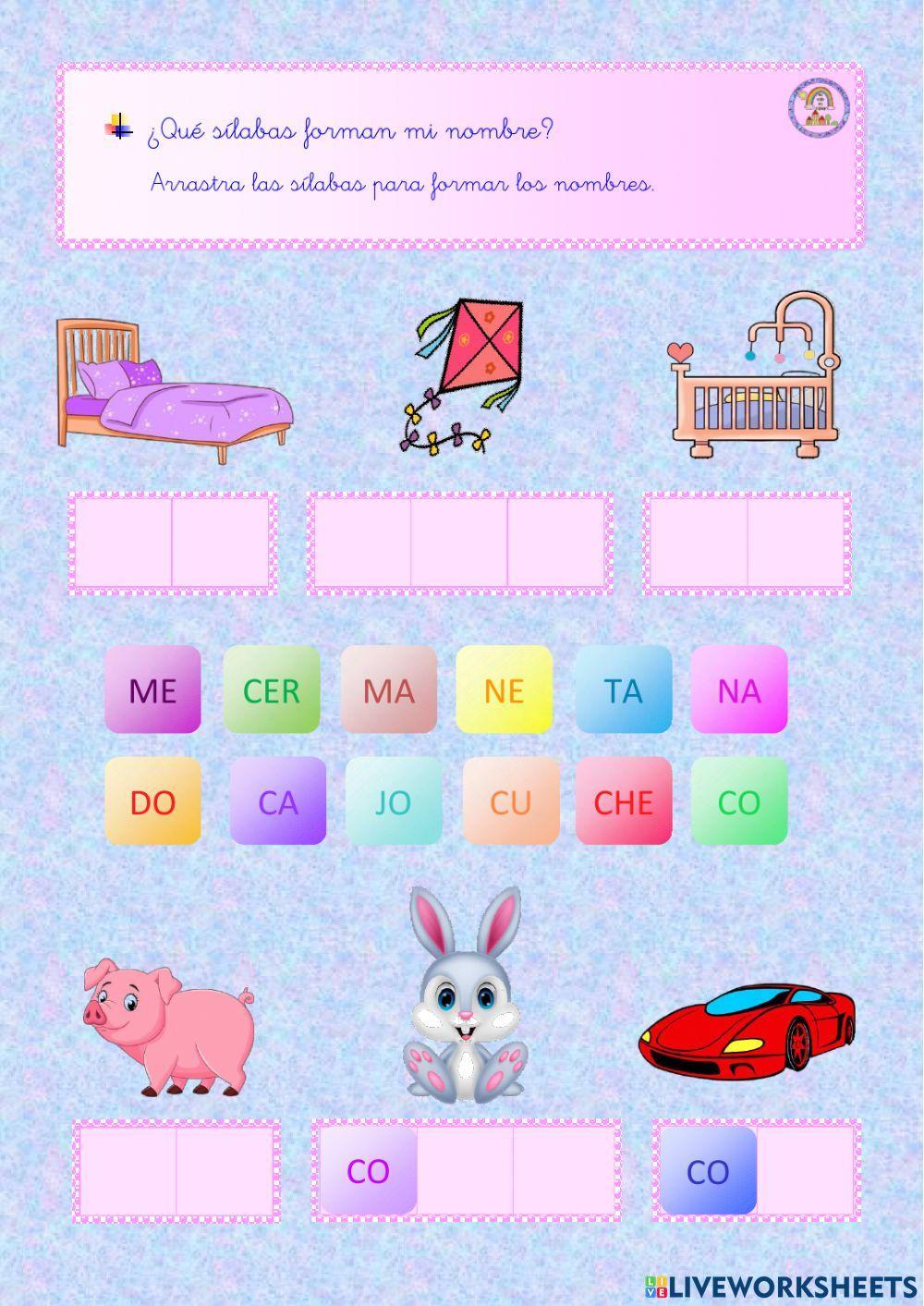
Task: Choose the green CO tile in the syllable bank
Action: [739, 801]
